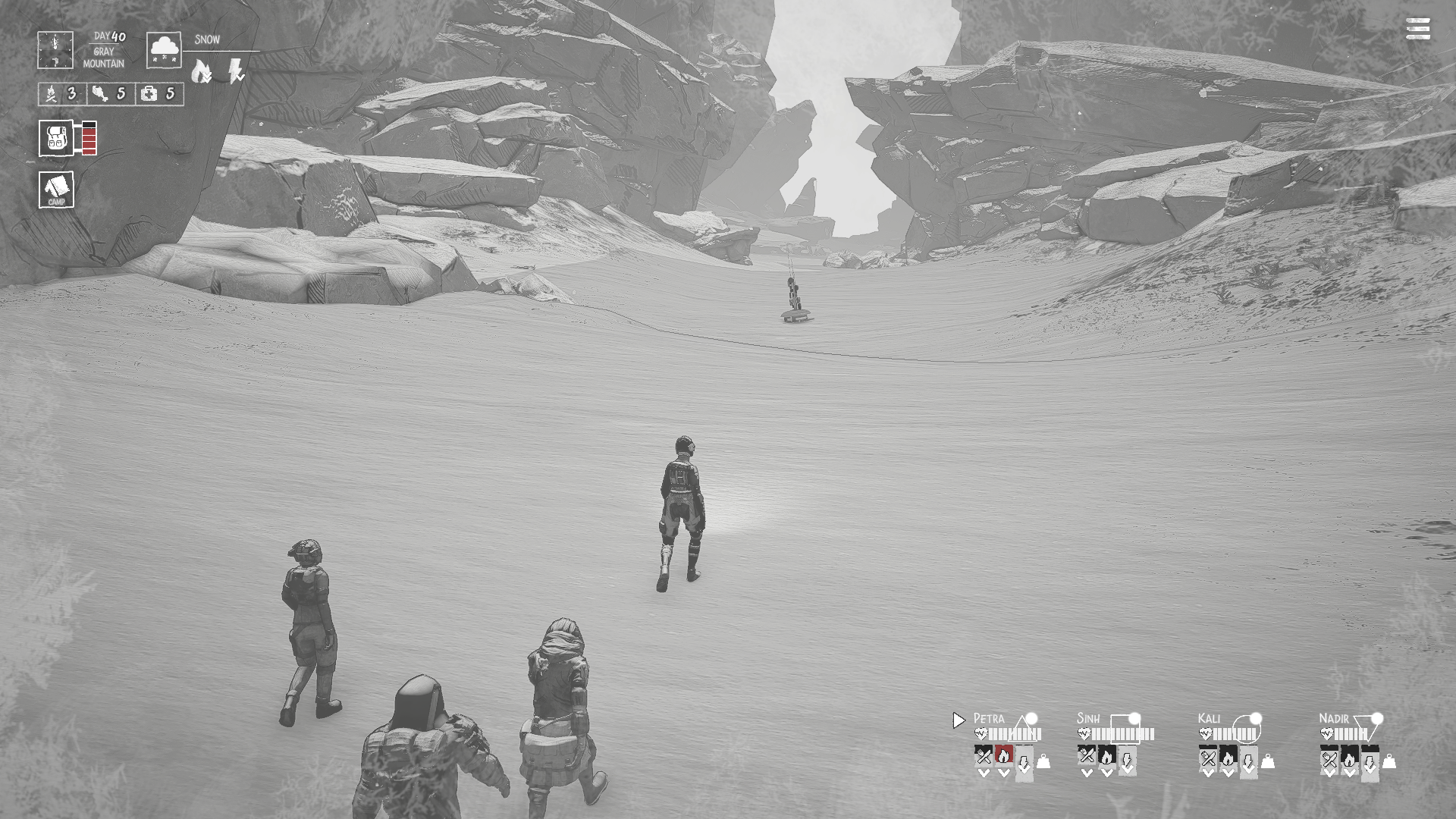The image size is (1456, 819).
Task: Open the backpack inventory
Action: 57,138
